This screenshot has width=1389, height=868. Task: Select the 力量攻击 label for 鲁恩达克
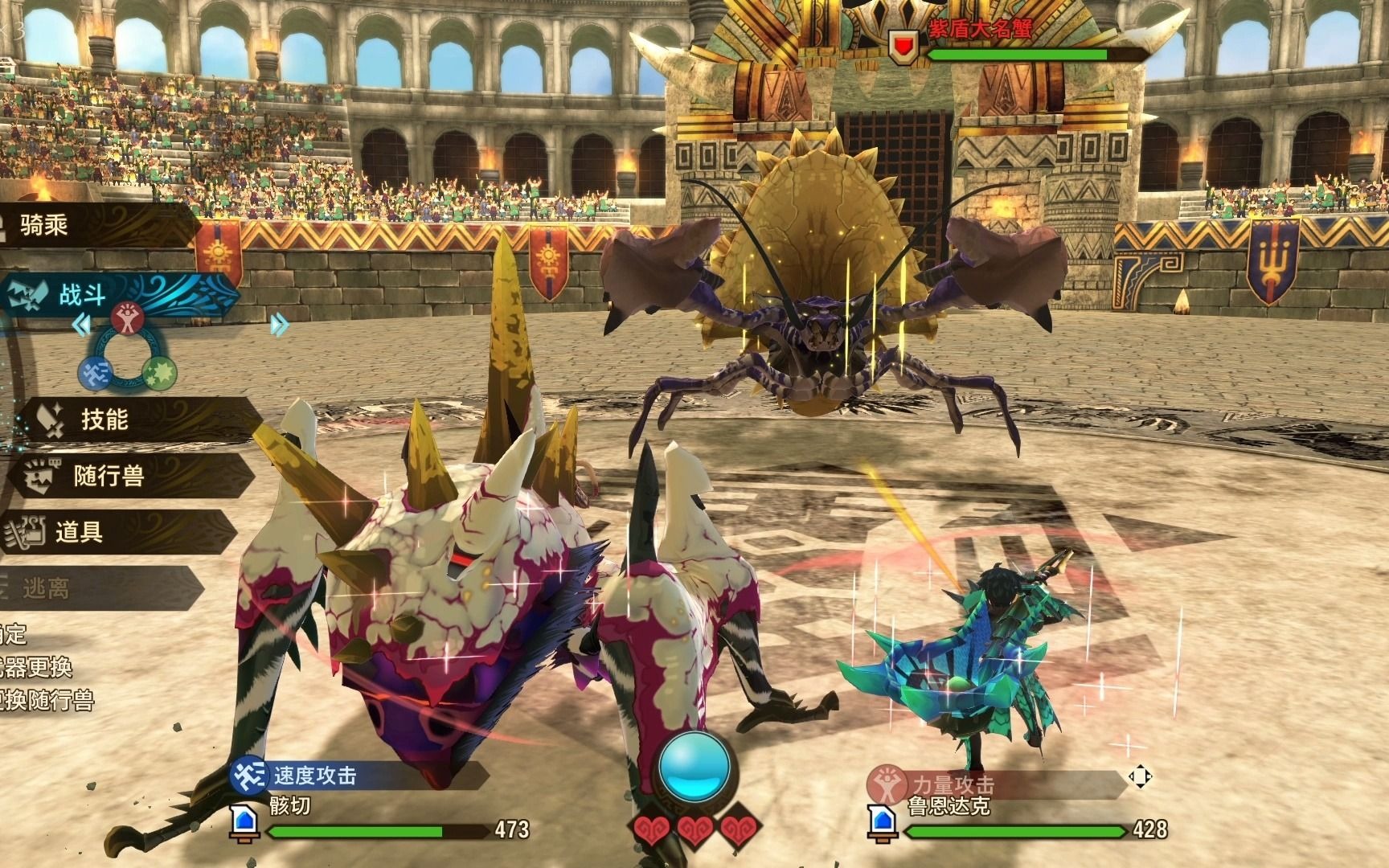[953, 784]
